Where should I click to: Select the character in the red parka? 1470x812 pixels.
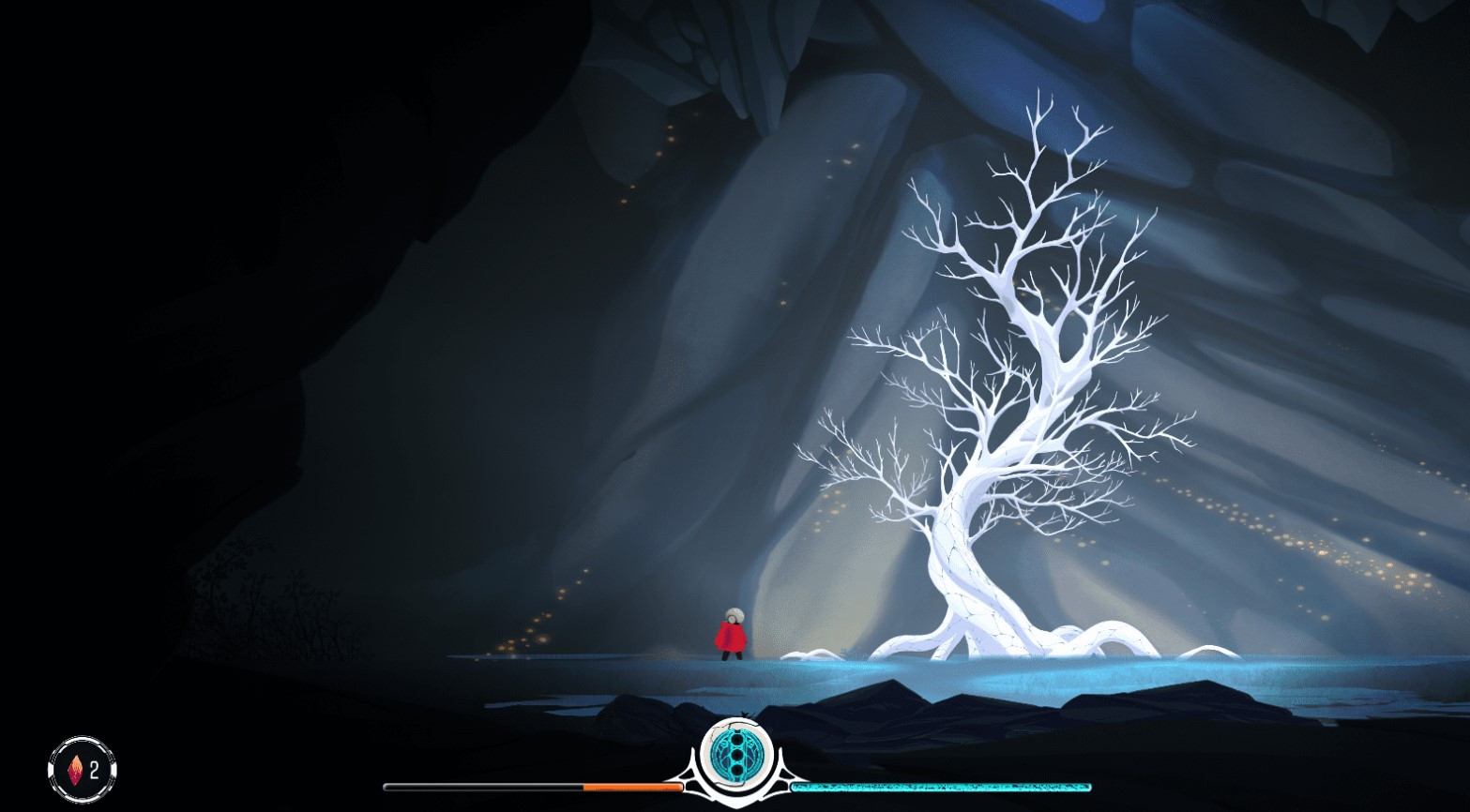(x=731, y=636)
